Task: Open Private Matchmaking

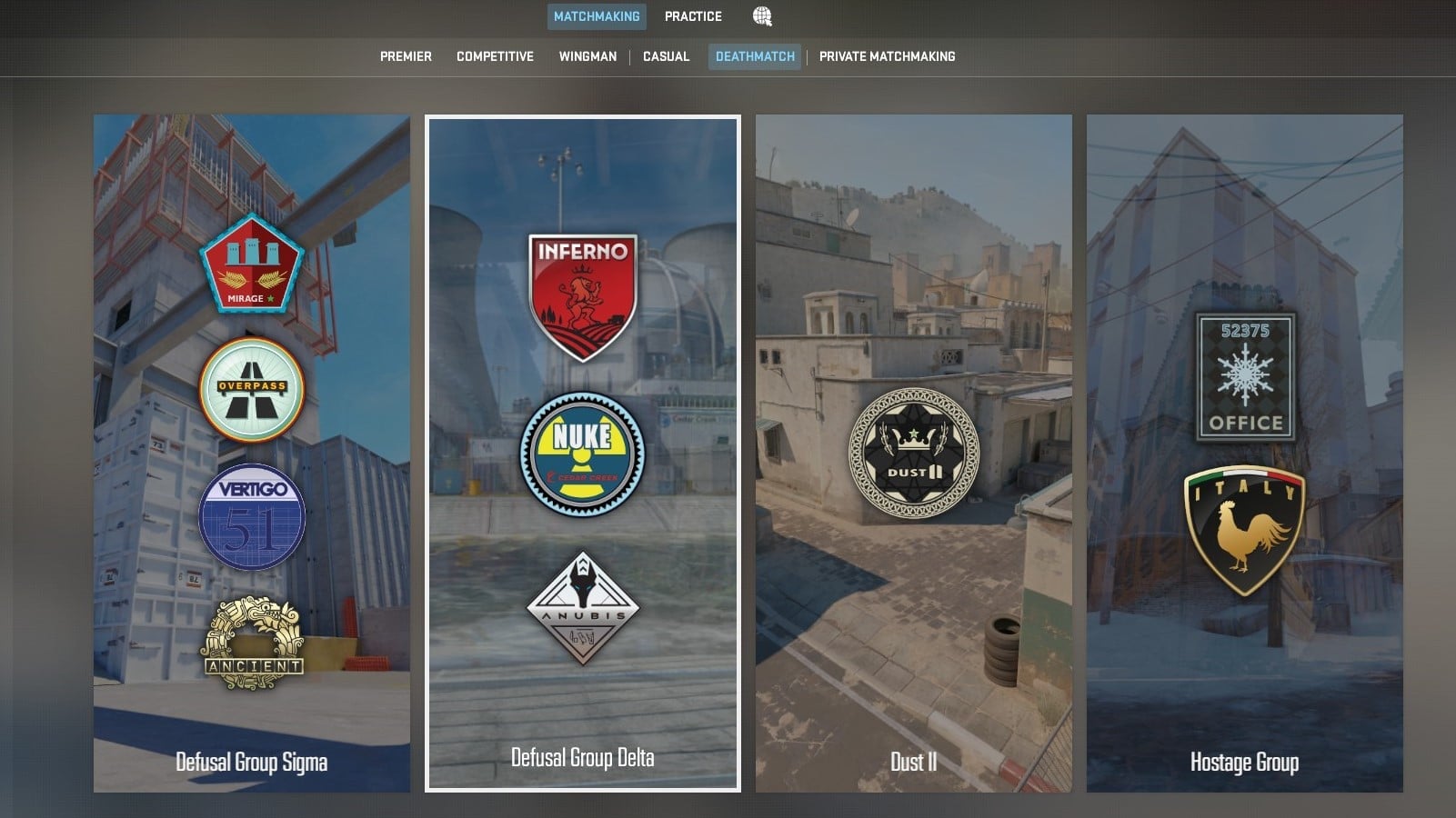Action: pos(888,55)
